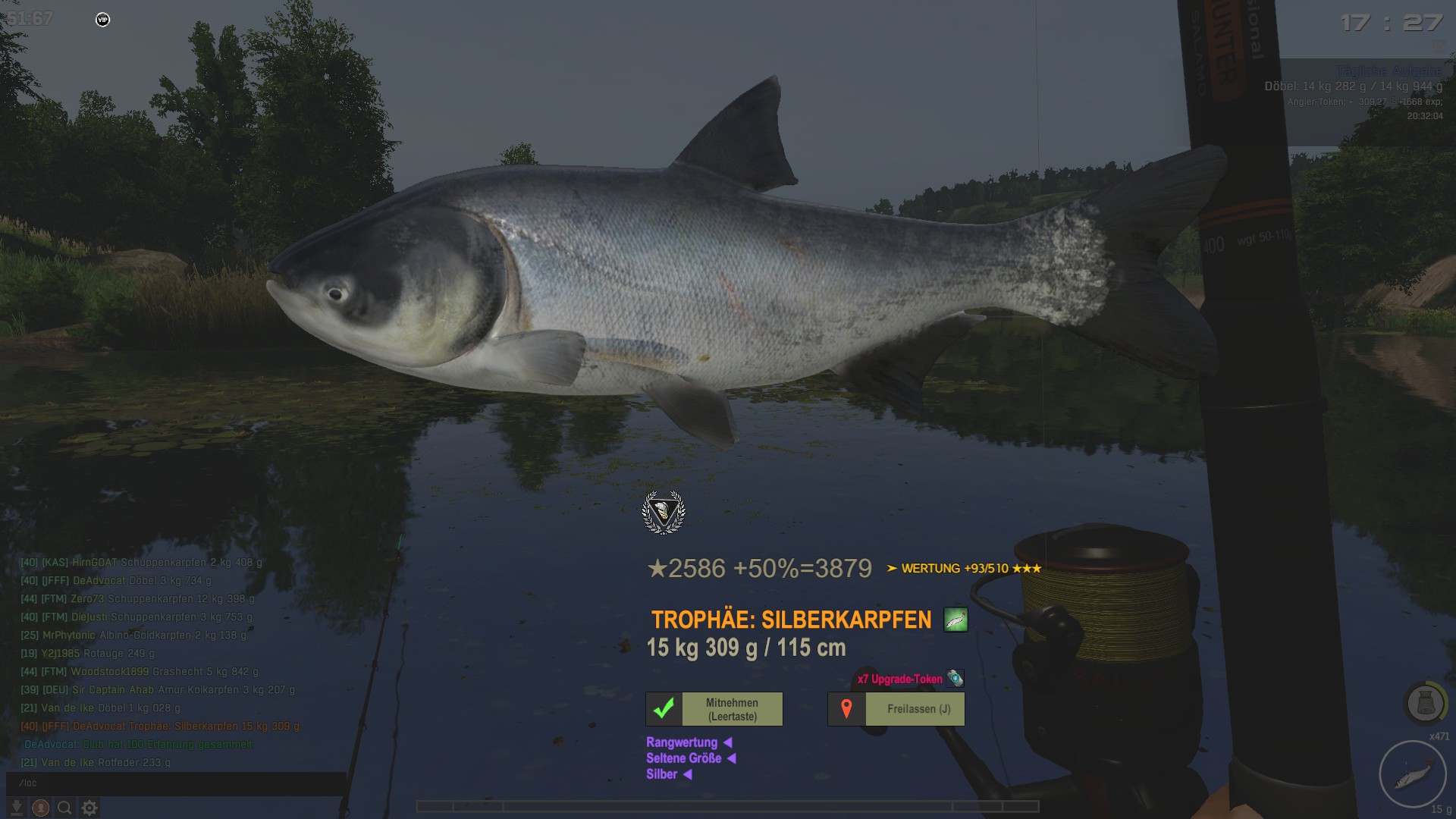Expand the Silber entry
This screenshot has width=1456, height=819.
pyautogui.click(x=668, y=774)
